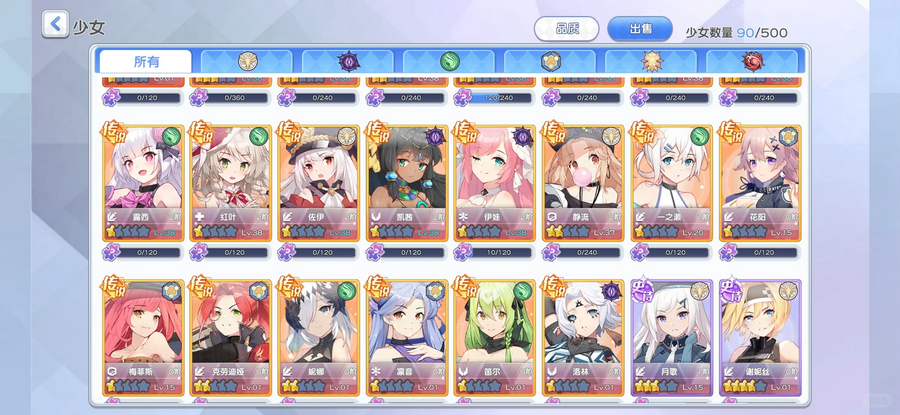
Task: Go back using the arrow button
Action: tap(55, 24)
